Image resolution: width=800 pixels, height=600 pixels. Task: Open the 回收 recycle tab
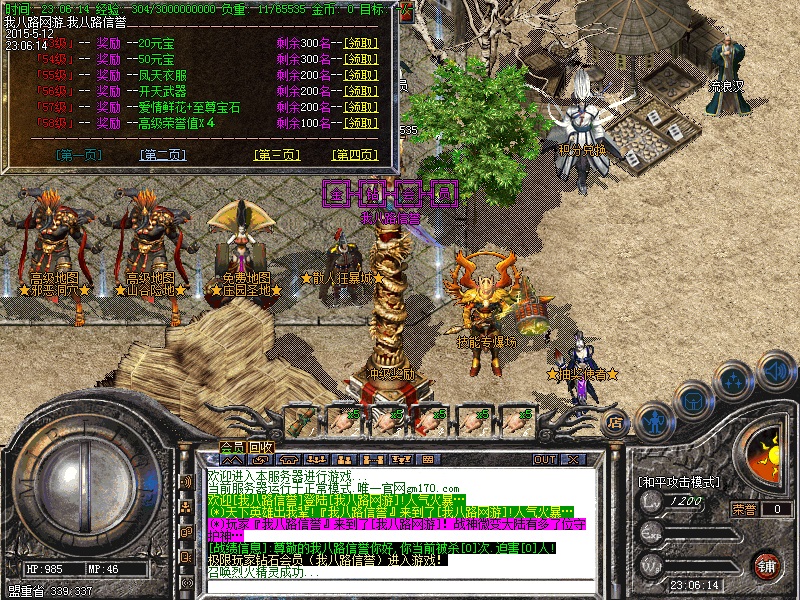pos(262,446)
